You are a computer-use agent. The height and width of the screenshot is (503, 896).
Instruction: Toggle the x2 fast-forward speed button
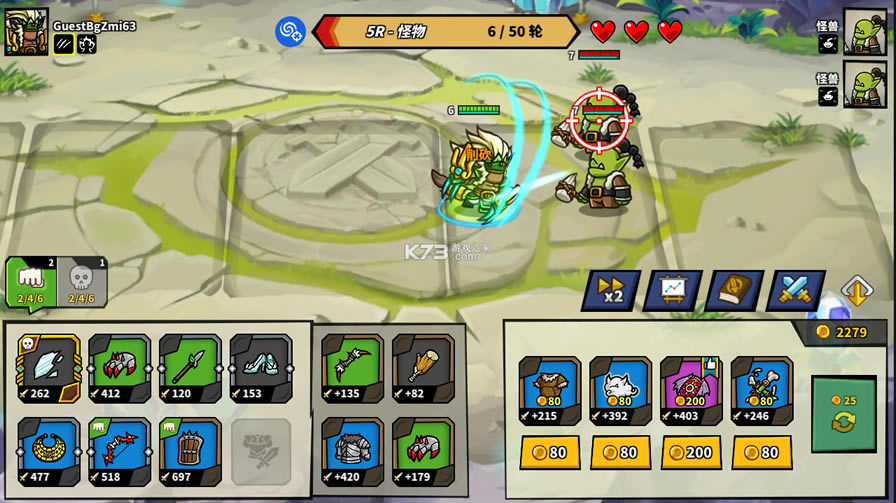click(611, 290)
